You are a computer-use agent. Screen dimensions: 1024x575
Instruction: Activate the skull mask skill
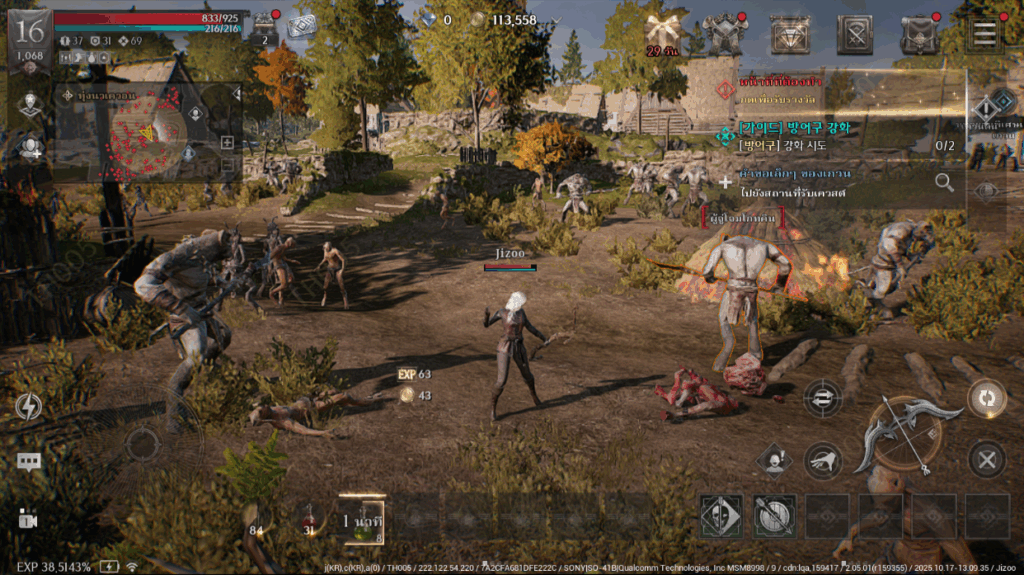[x=721, y=515]
